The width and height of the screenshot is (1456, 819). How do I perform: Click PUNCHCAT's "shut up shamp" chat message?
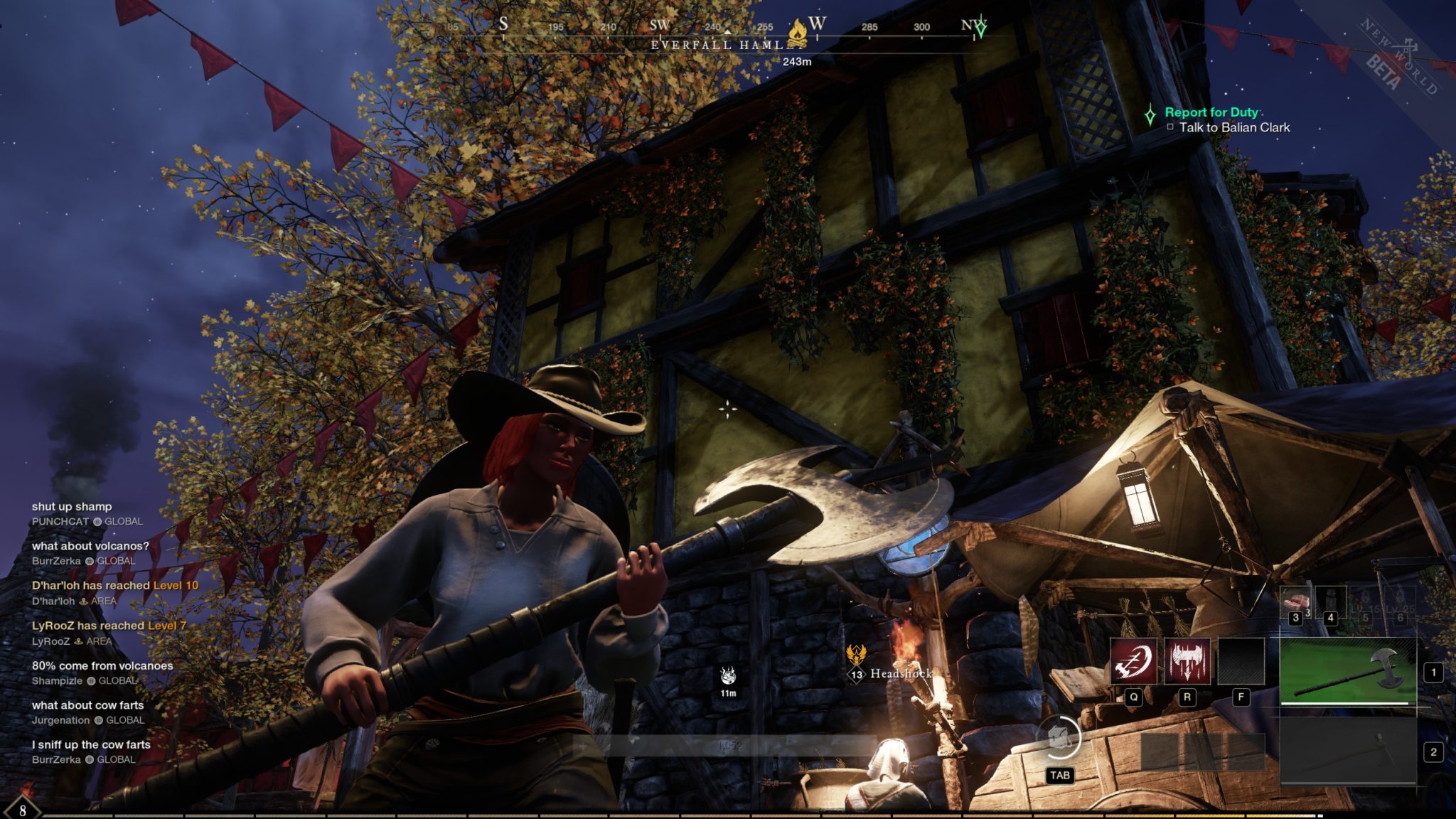click(72, 507)
